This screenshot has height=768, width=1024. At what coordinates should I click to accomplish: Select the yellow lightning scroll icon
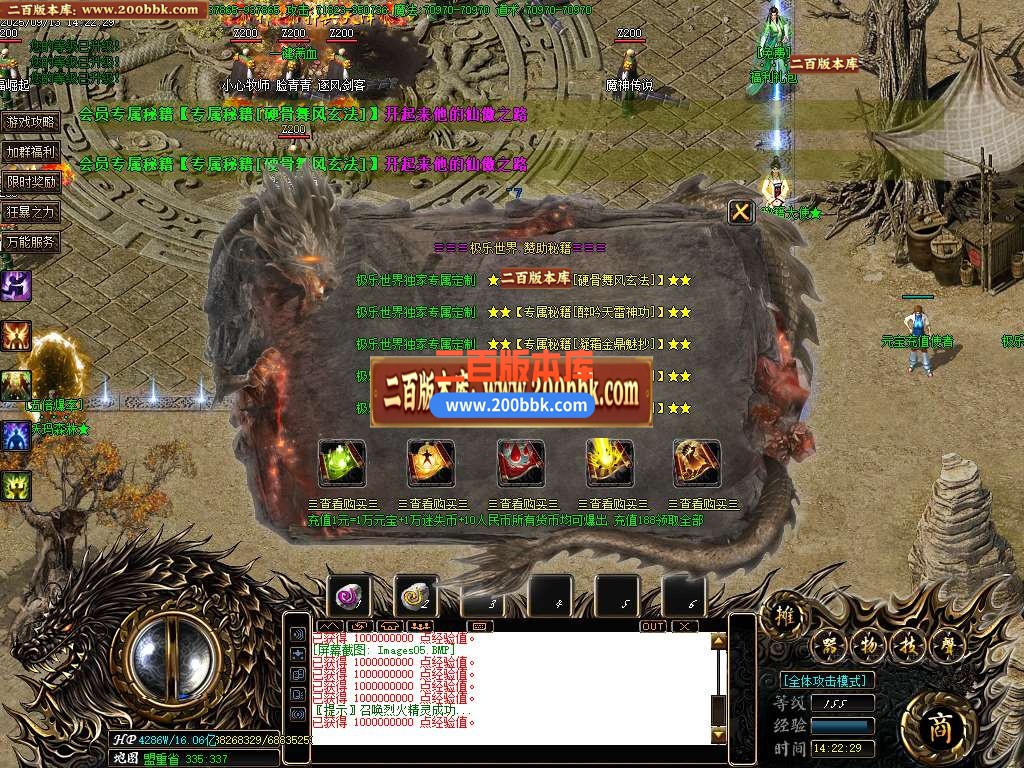tap(609, 463)
